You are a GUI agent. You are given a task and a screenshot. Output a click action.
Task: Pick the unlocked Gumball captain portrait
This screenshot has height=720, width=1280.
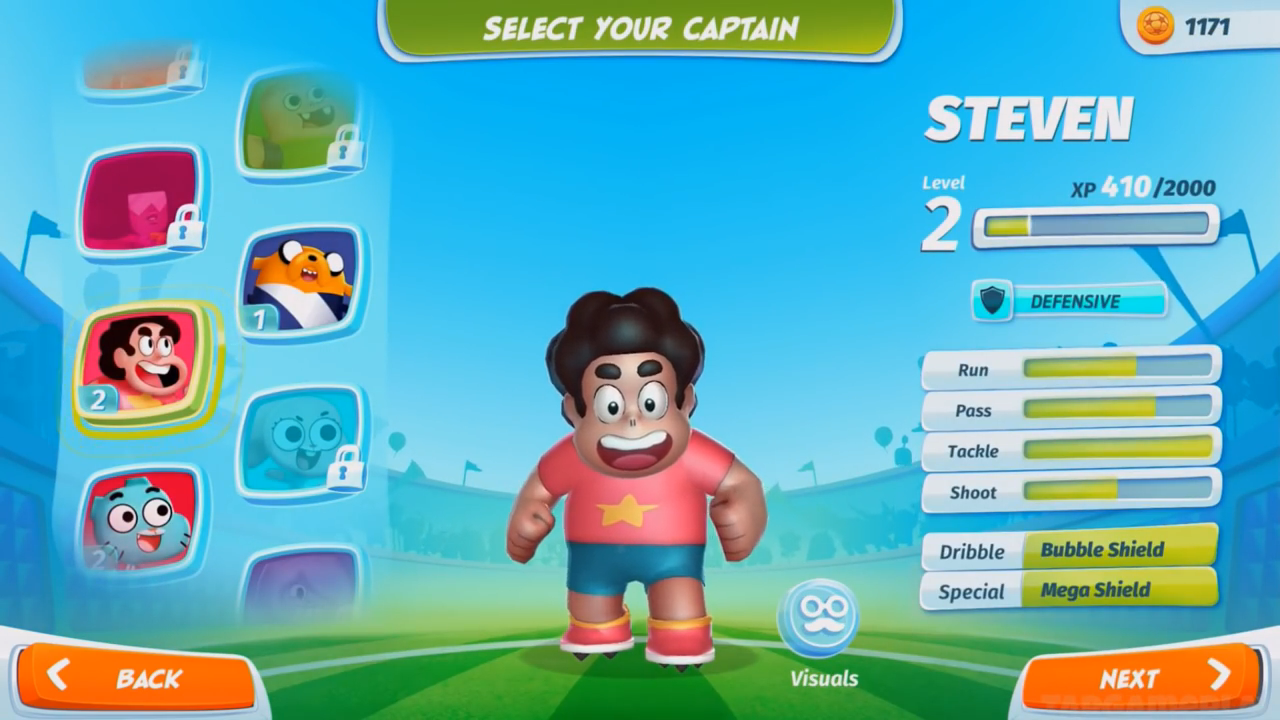pos(141,520)
